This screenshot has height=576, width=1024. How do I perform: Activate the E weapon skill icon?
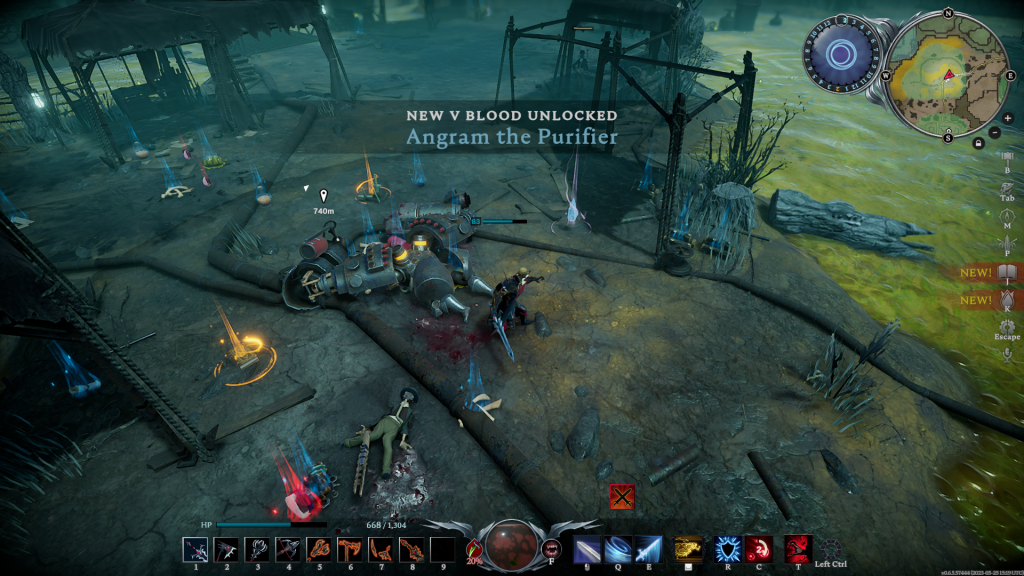pyautogui.click(x=648, y=549)
